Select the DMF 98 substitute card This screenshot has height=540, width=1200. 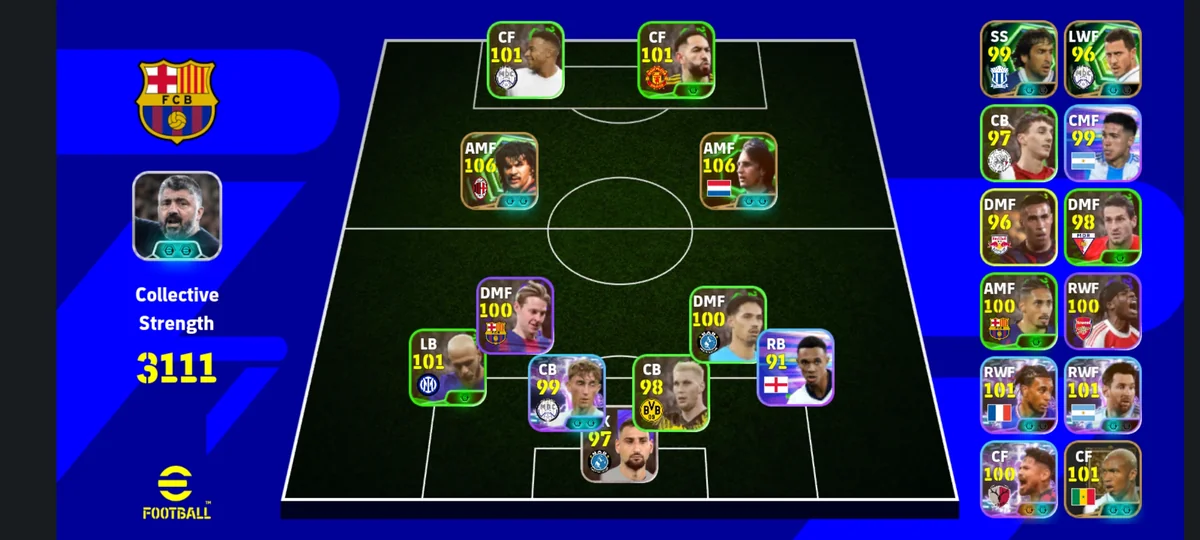coord(1102,227)
